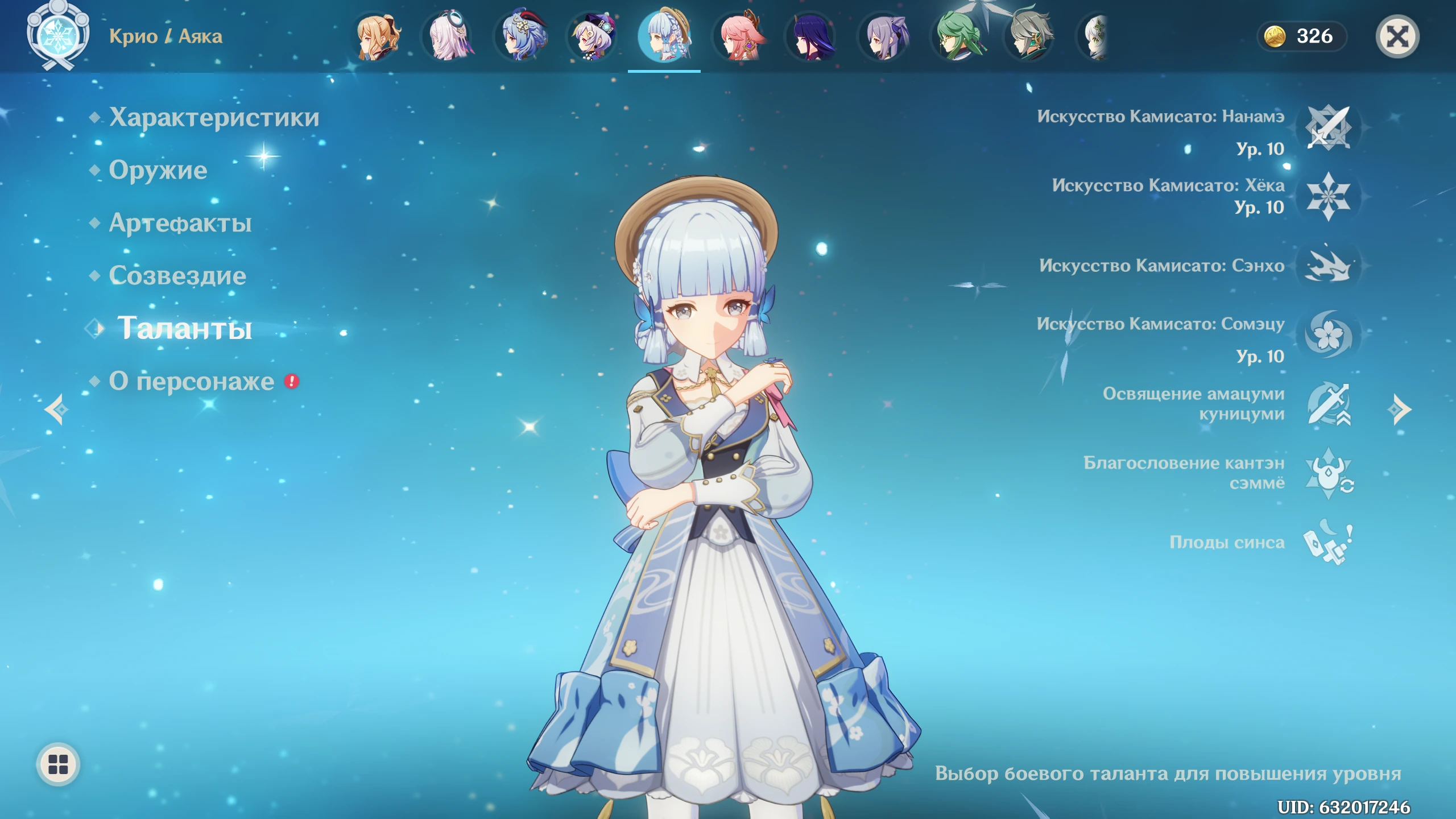Choose the pink-haired Yae Miko portrait

coord(739,36)
